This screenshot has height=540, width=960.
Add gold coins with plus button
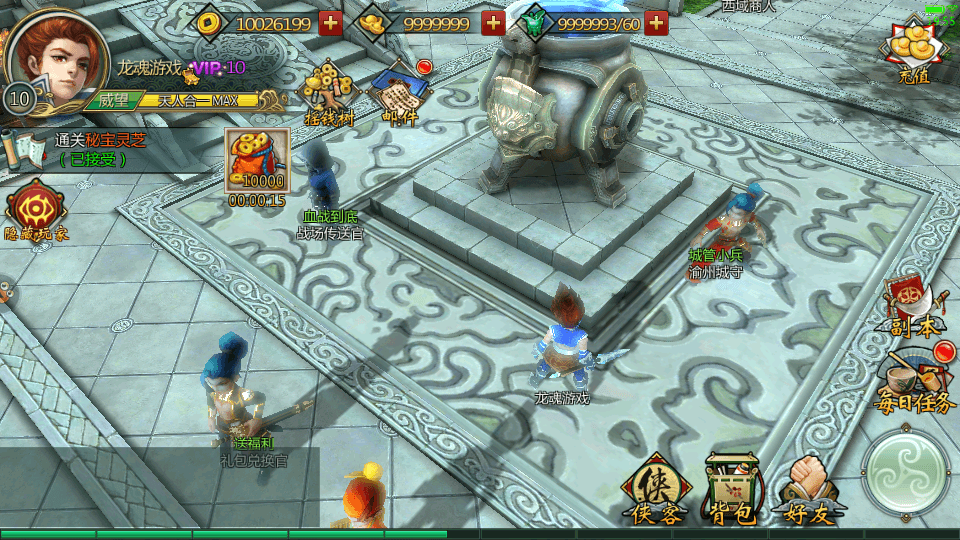[x=331, y=23]
